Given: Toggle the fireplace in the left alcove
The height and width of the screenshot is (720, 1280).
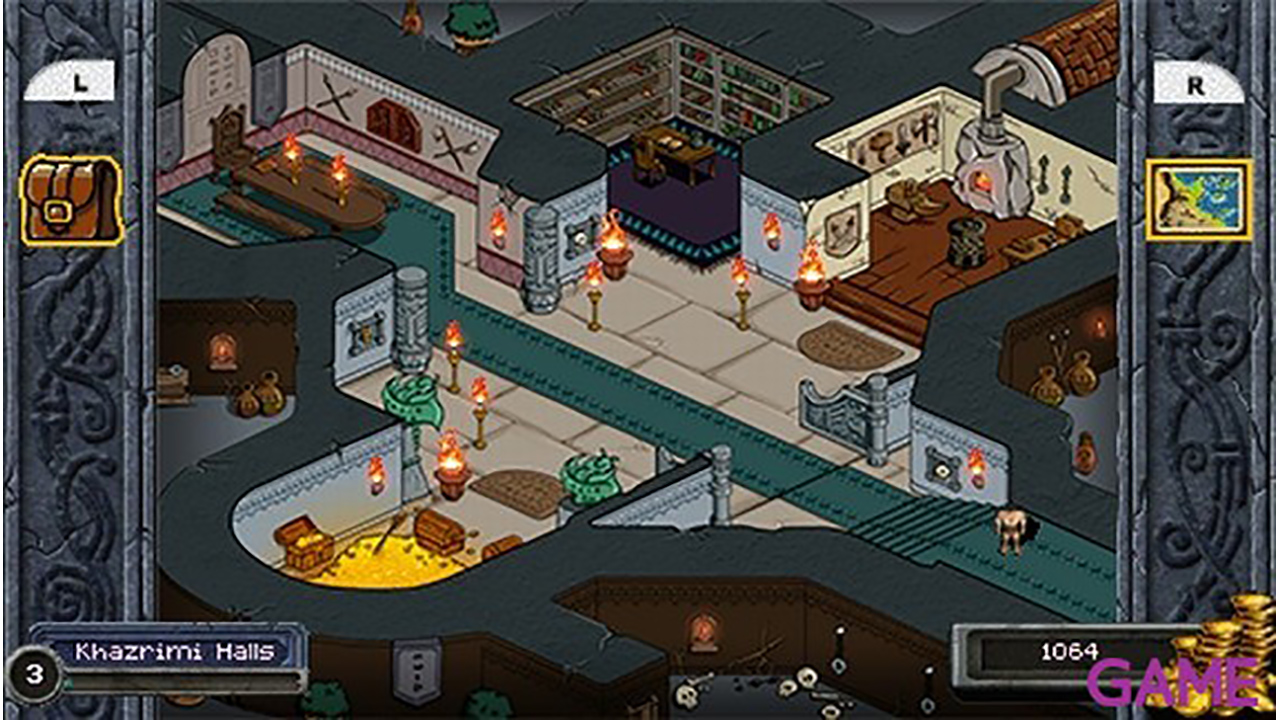Looking at the screenshot, I should (222, 350).
